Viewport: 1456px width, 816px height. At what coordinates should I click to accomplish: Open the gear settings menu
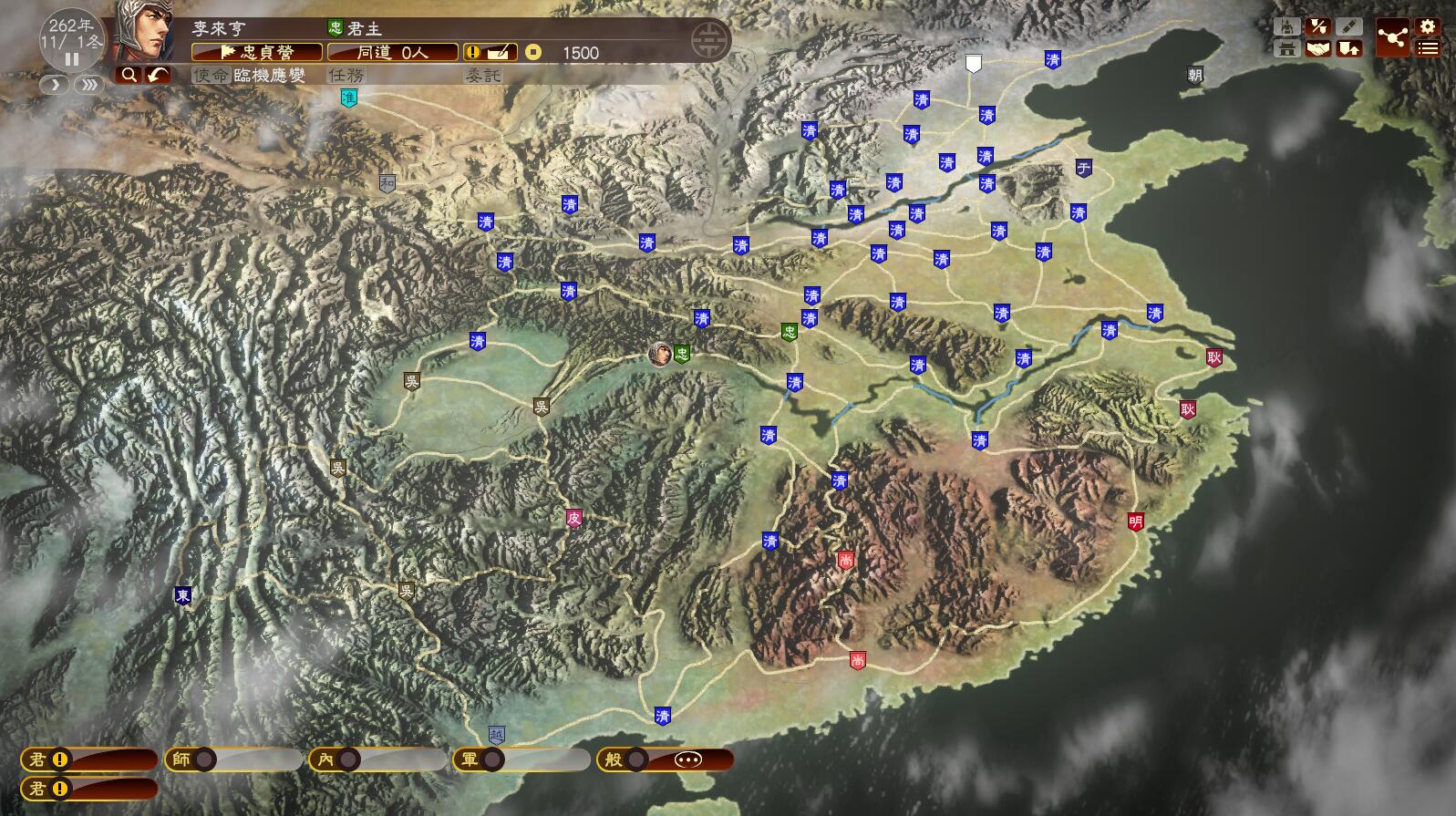coord(1428,26)
